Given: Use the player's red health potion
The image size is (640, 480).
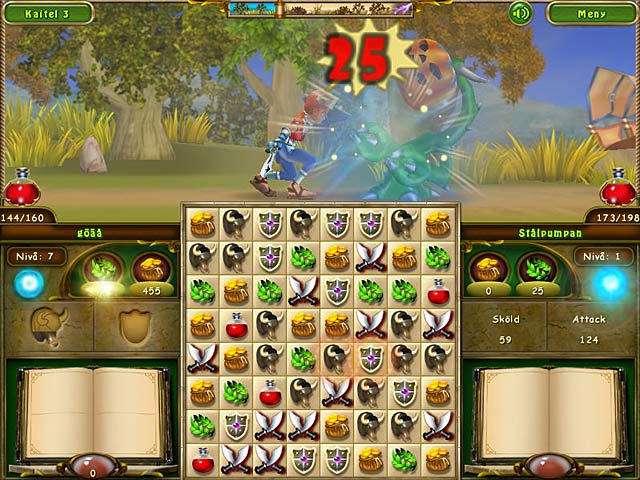Looking at the screenshot, I should tap(21, 188).
